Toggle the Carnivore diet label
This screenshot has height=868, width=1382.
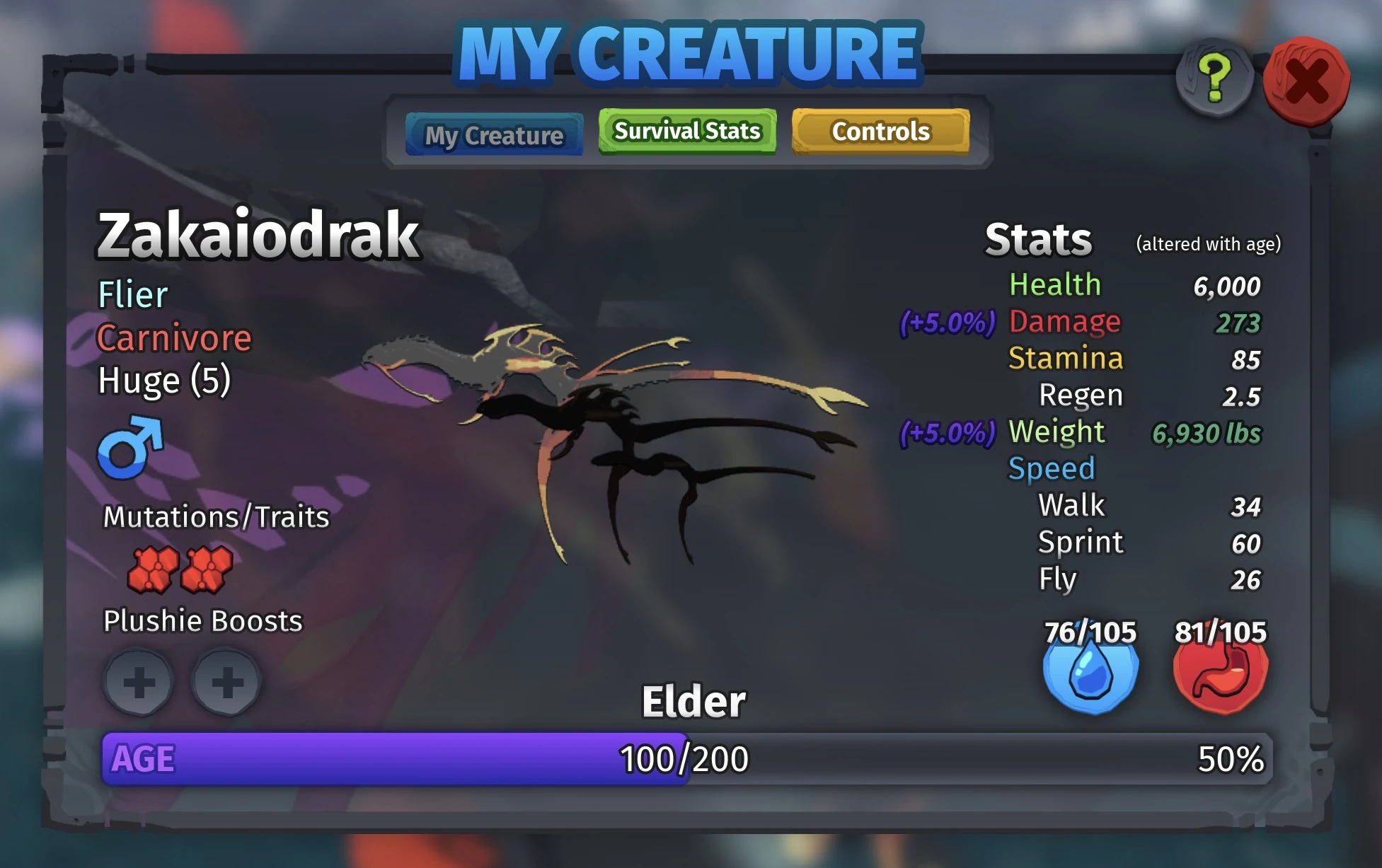pos(174,339)
